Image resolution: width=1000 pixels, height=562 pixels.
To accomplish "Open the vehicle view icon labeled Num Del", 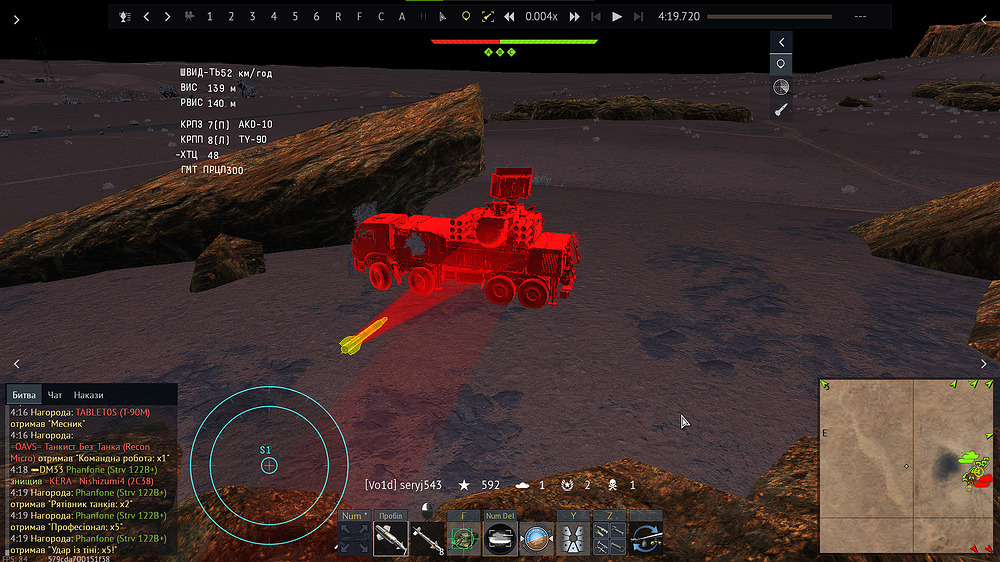I will pyautogui.click(x=500, y=538).
